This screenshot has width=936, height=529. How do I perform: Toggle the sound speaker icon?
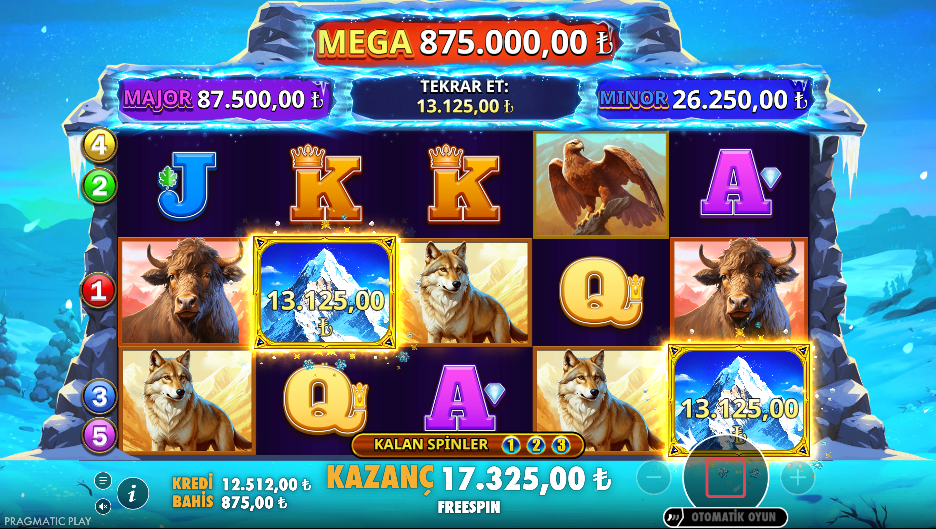click(103, 505)
